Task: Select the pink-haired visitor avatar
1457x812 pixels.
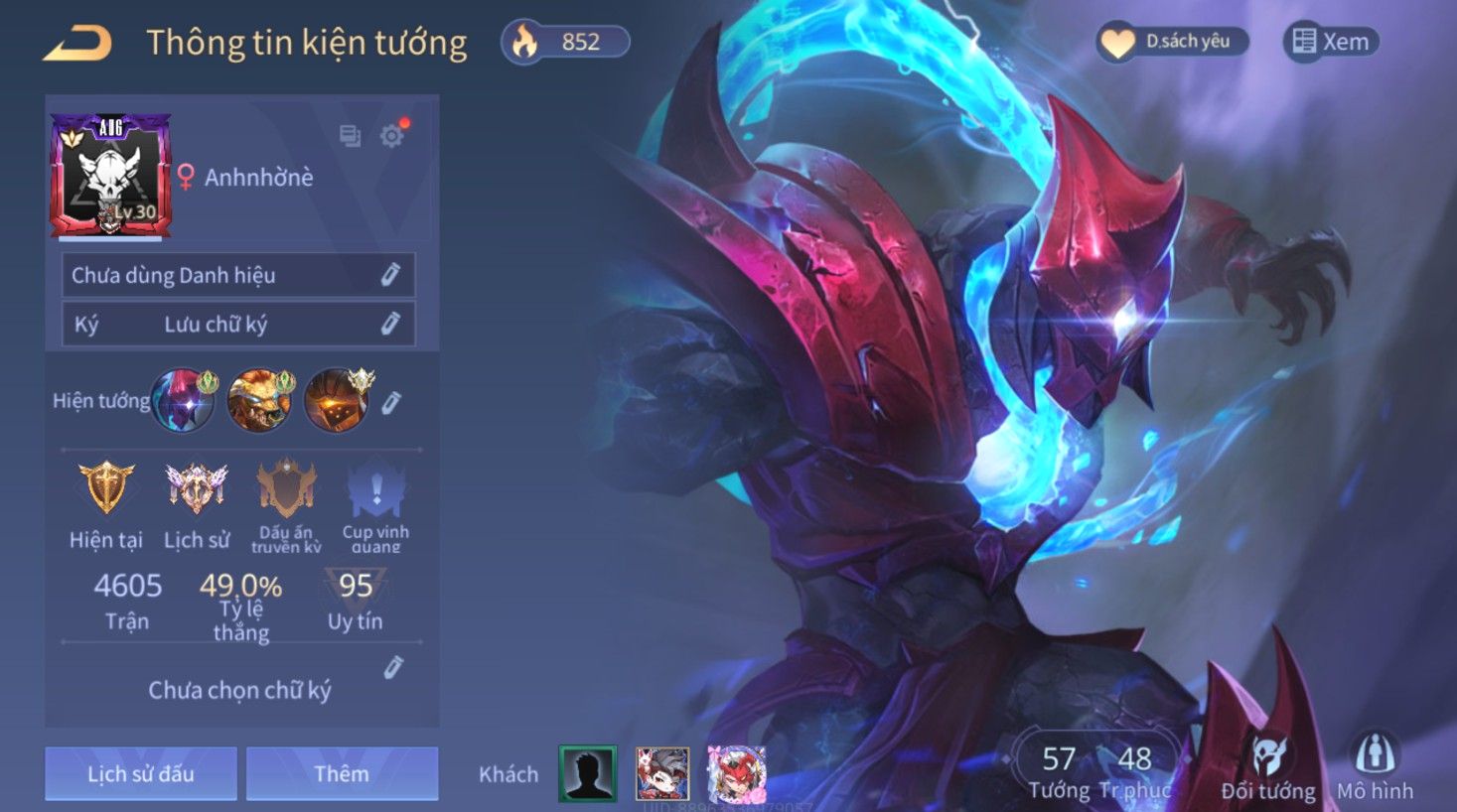Action: click(x=737, y=773)
